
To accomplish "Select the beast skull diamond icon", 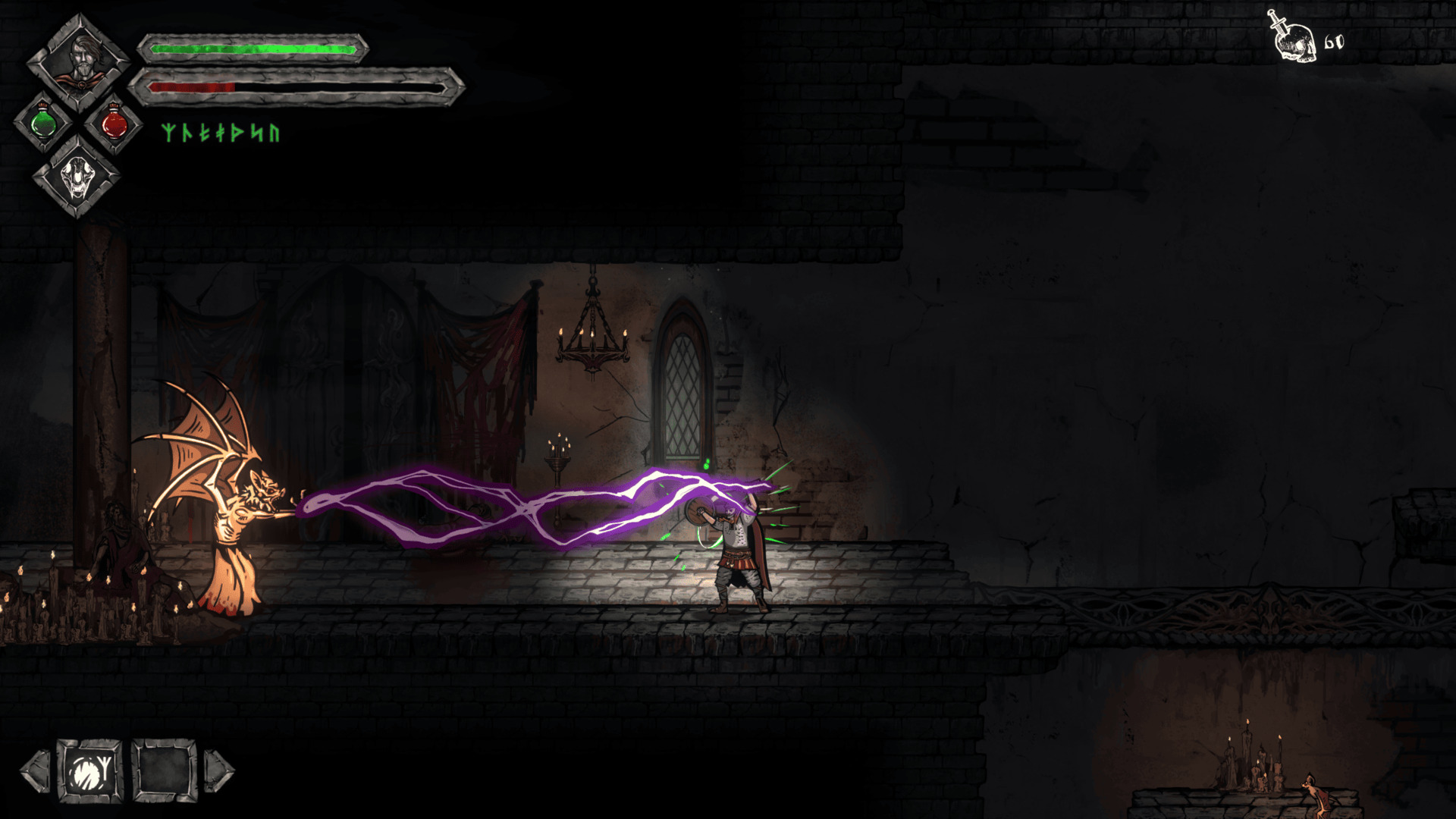I will [78, 179].
